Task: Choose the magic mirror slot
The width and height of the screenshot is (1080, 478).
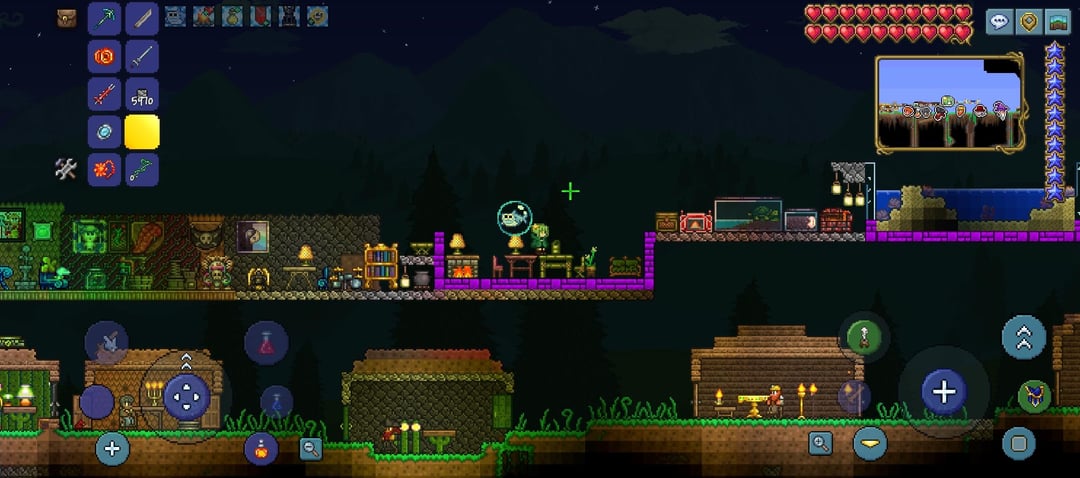Action: click(104, 132)
